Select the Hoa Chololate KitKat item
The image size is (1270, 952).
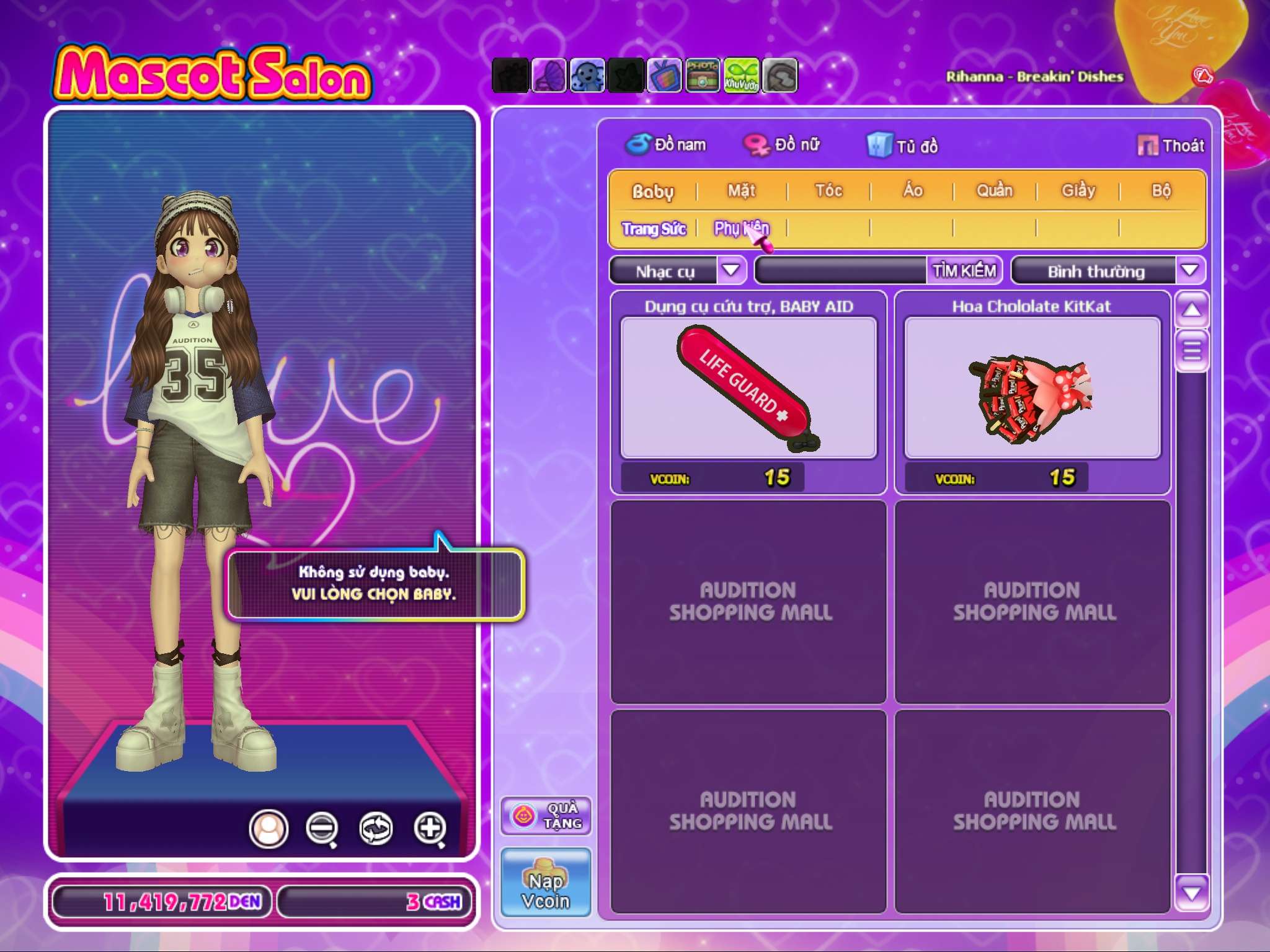[1032, 388]
